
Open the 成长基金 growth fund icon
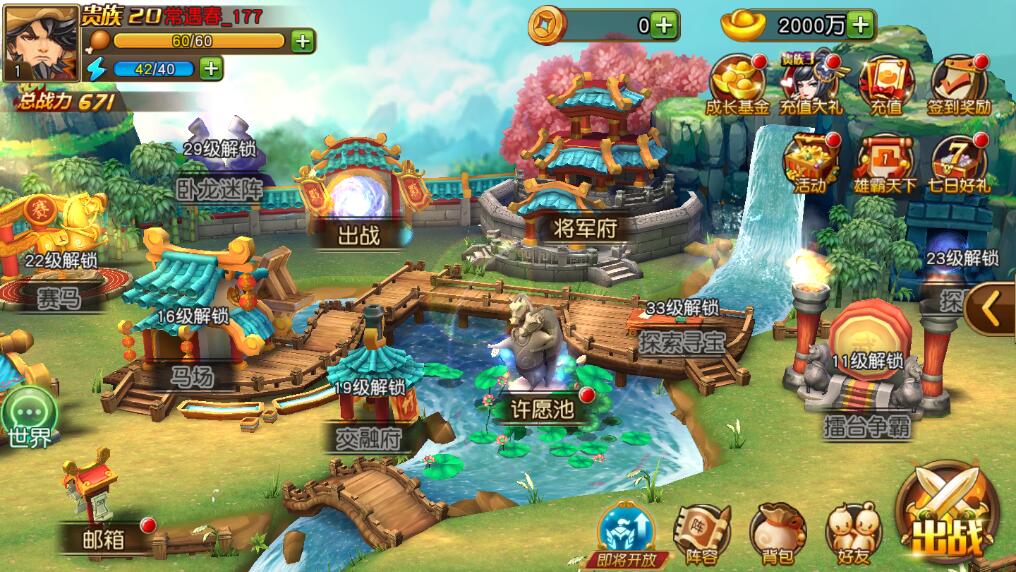tap(738, 84)
